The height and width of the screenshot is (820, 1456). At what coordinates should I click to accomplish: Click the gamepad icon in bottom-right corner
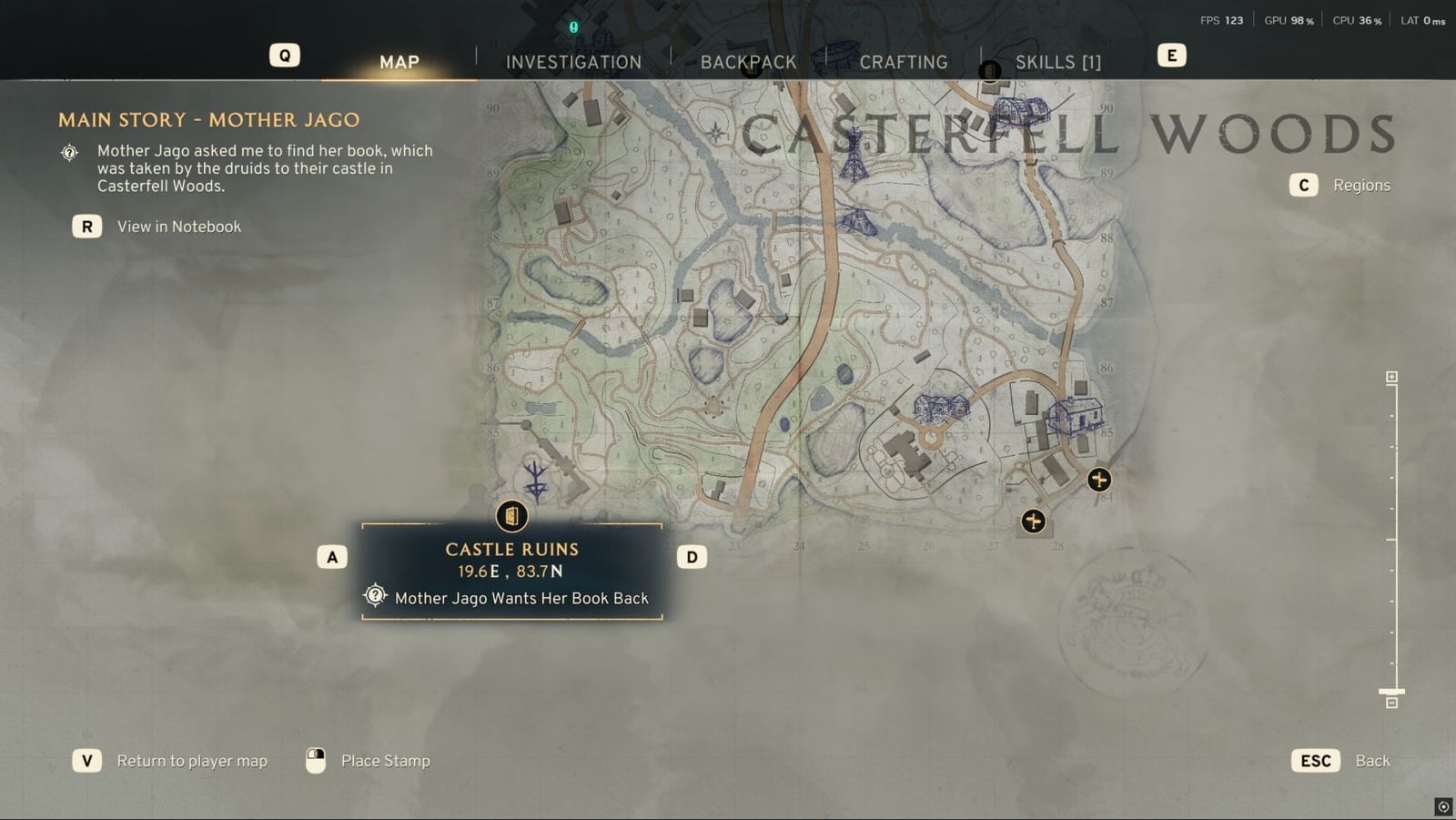tap(1442, 806)
